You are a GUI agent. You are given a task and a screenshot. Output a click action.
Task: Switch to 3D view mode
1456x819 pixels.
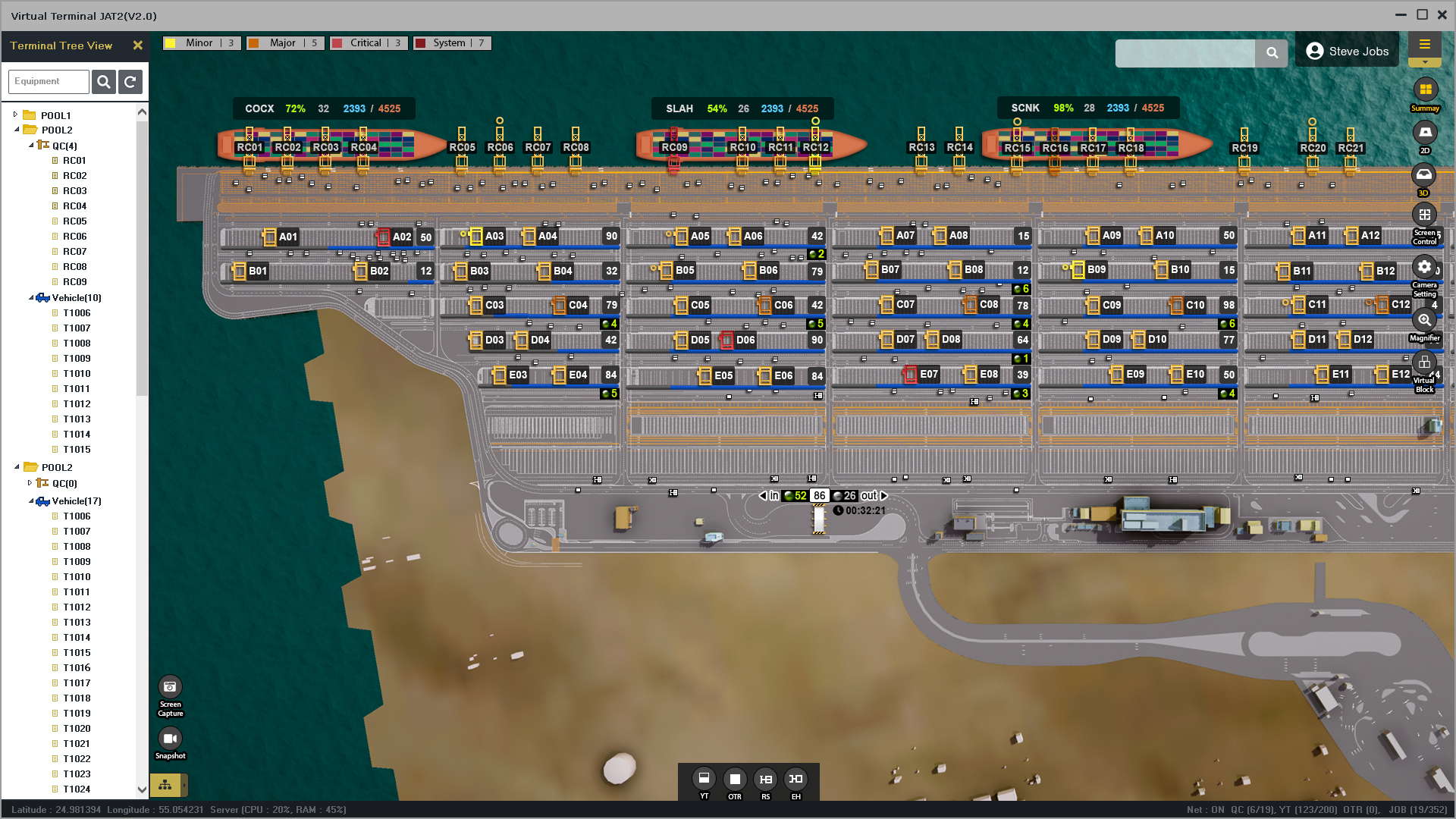click(x=1424, y=176)
